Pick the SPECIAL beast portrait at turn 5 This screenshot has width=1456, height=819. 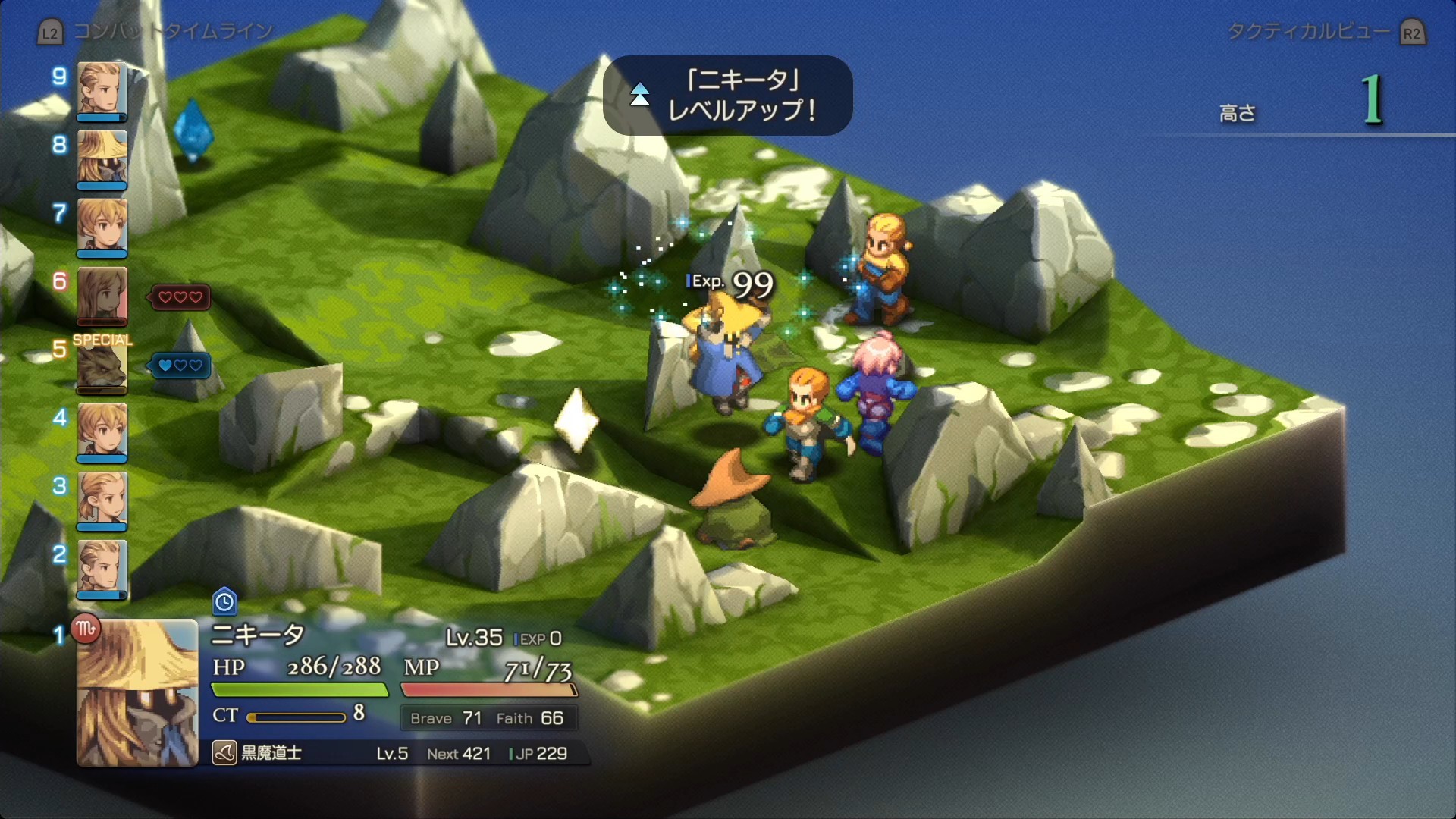(x=102, y=369)
